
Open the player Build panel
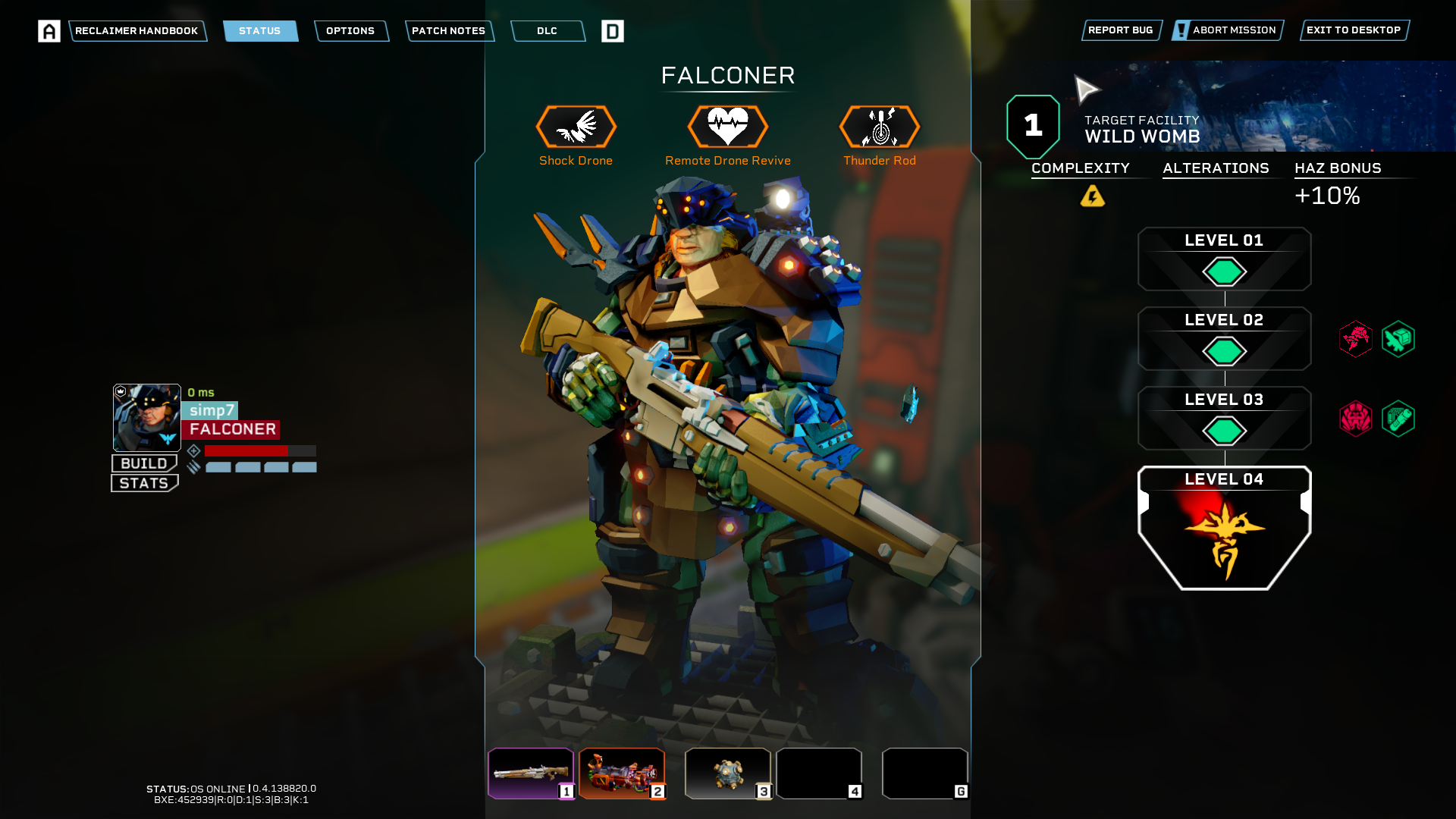tap(144, 463)
